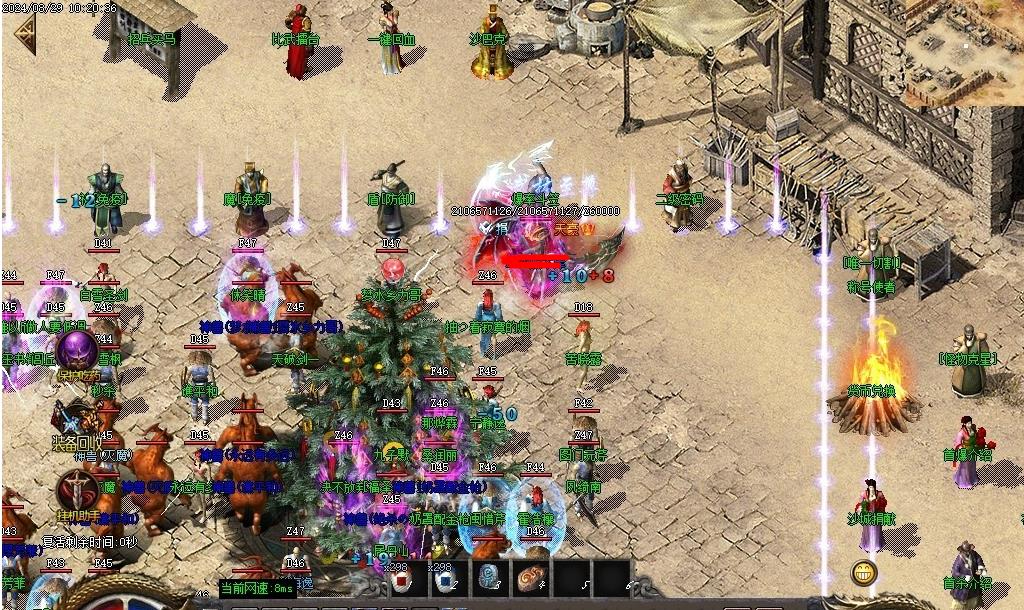Open the smiley face emoji button
Viewport: 1024px width, 610px height.
(864, 573)
